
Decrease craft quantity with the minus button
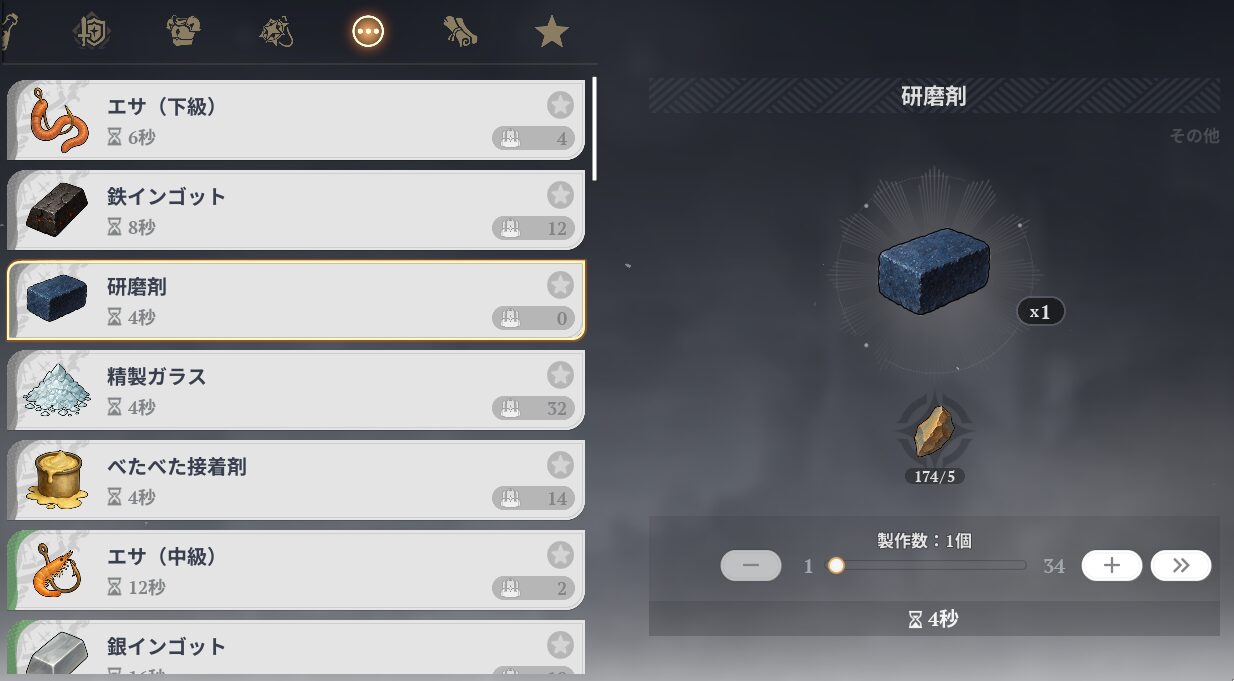click(x=751, y=565)
